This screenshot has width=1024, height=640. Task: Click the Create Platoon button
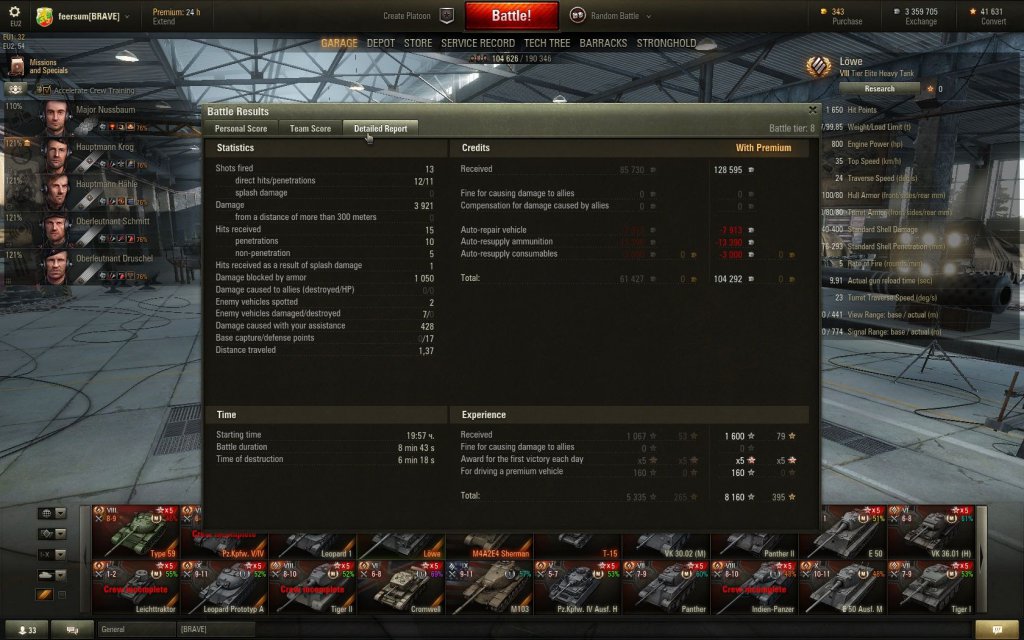point(418,16)
